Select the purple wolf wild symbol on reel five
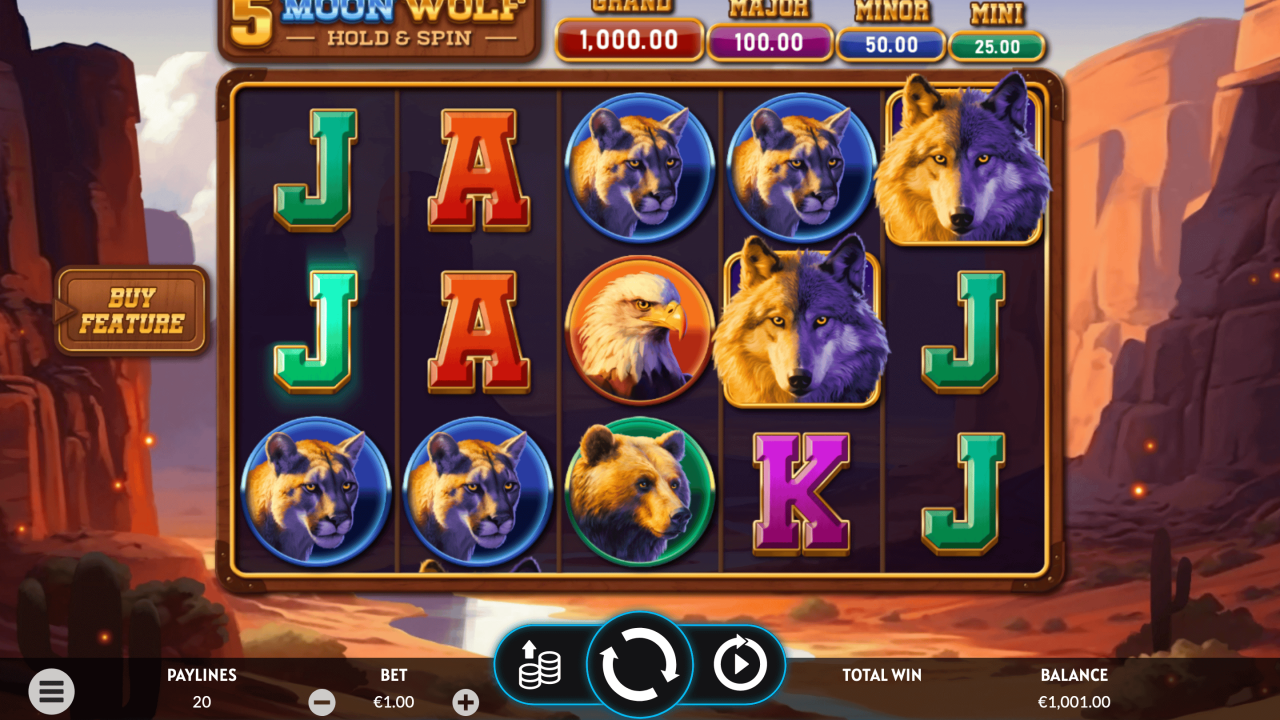The width and height of the screenshot is (1280, 720). click(965, 165)
